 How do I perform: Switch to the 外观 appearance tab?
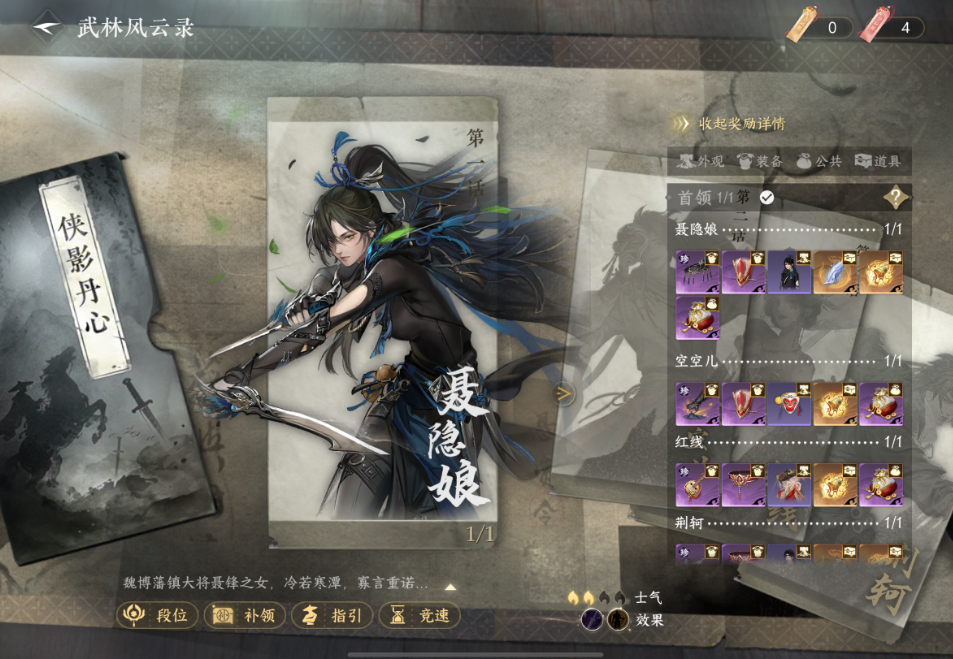click(701, 160)
